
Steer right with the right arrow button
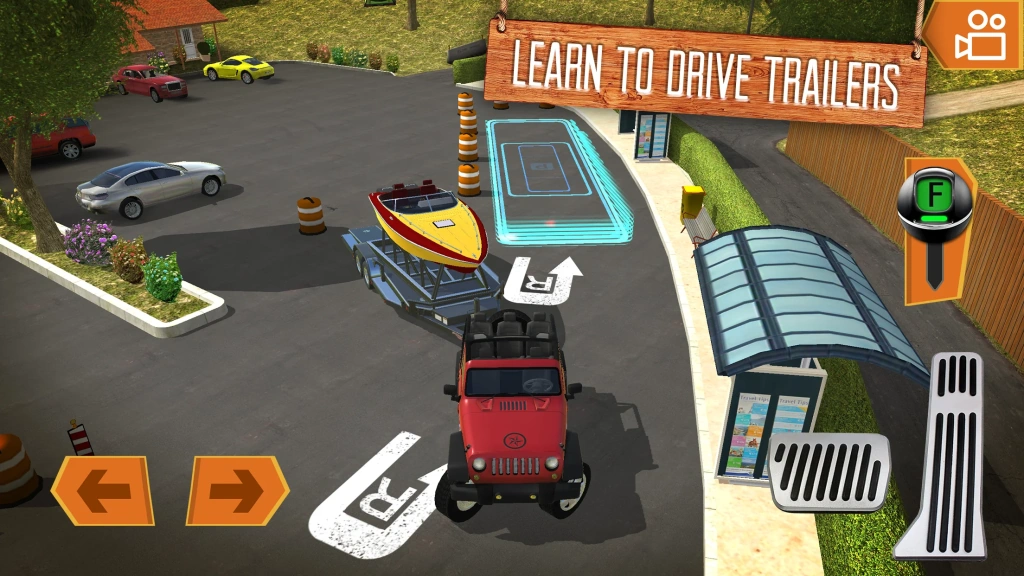tap(237, 490)
